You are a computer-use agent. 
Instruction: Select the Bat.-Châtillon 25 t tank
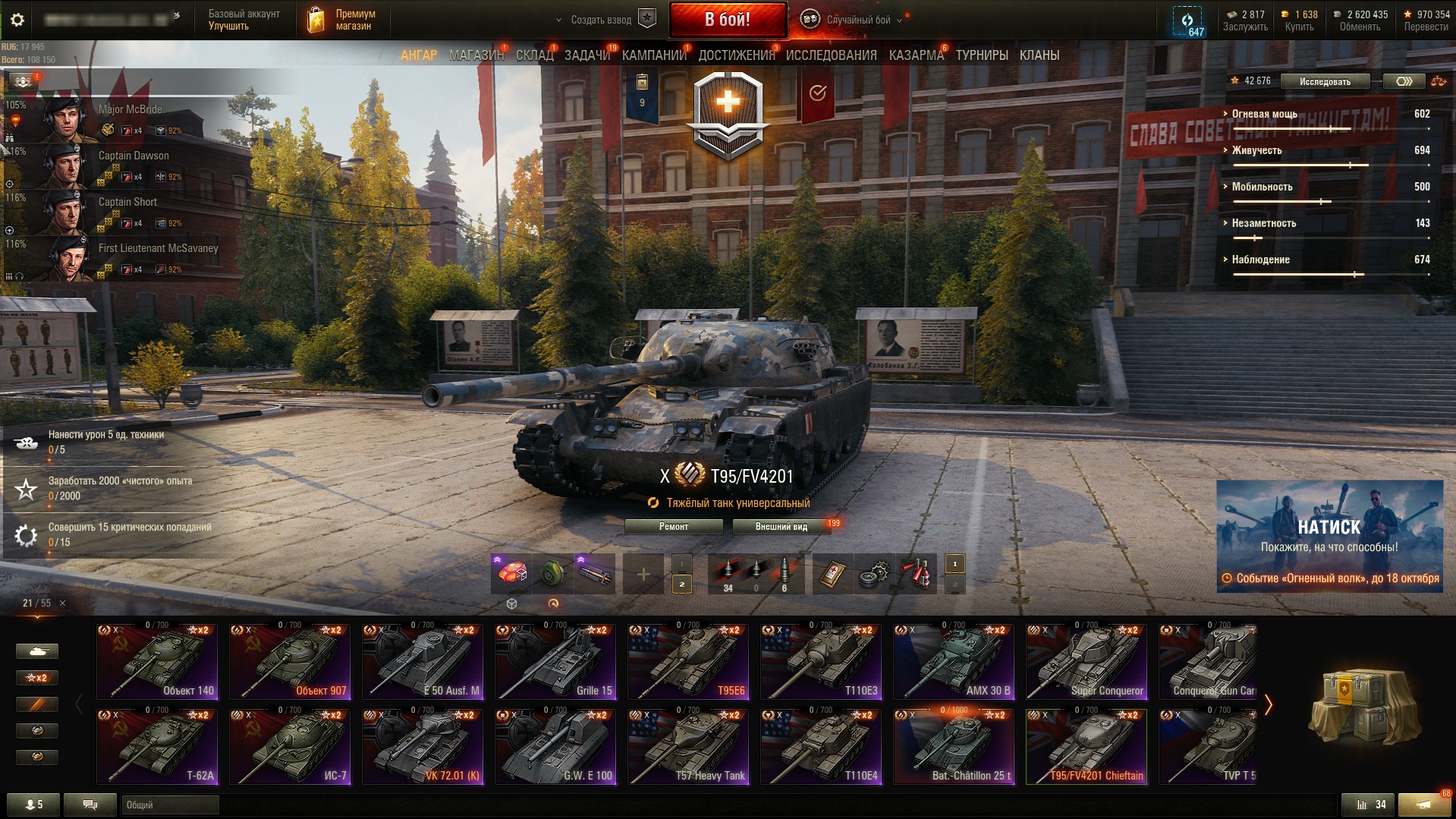[x=954, y=745]
